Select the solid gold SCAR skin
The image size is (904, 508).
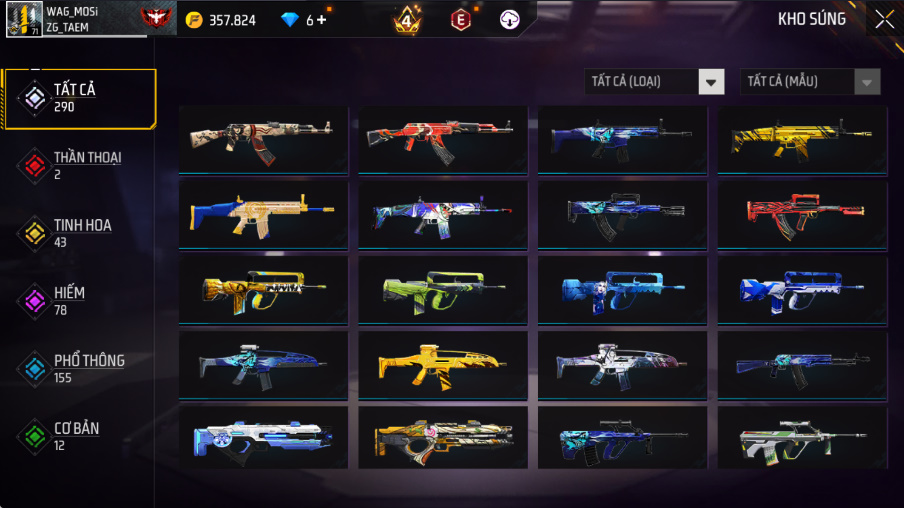(802, 139)
